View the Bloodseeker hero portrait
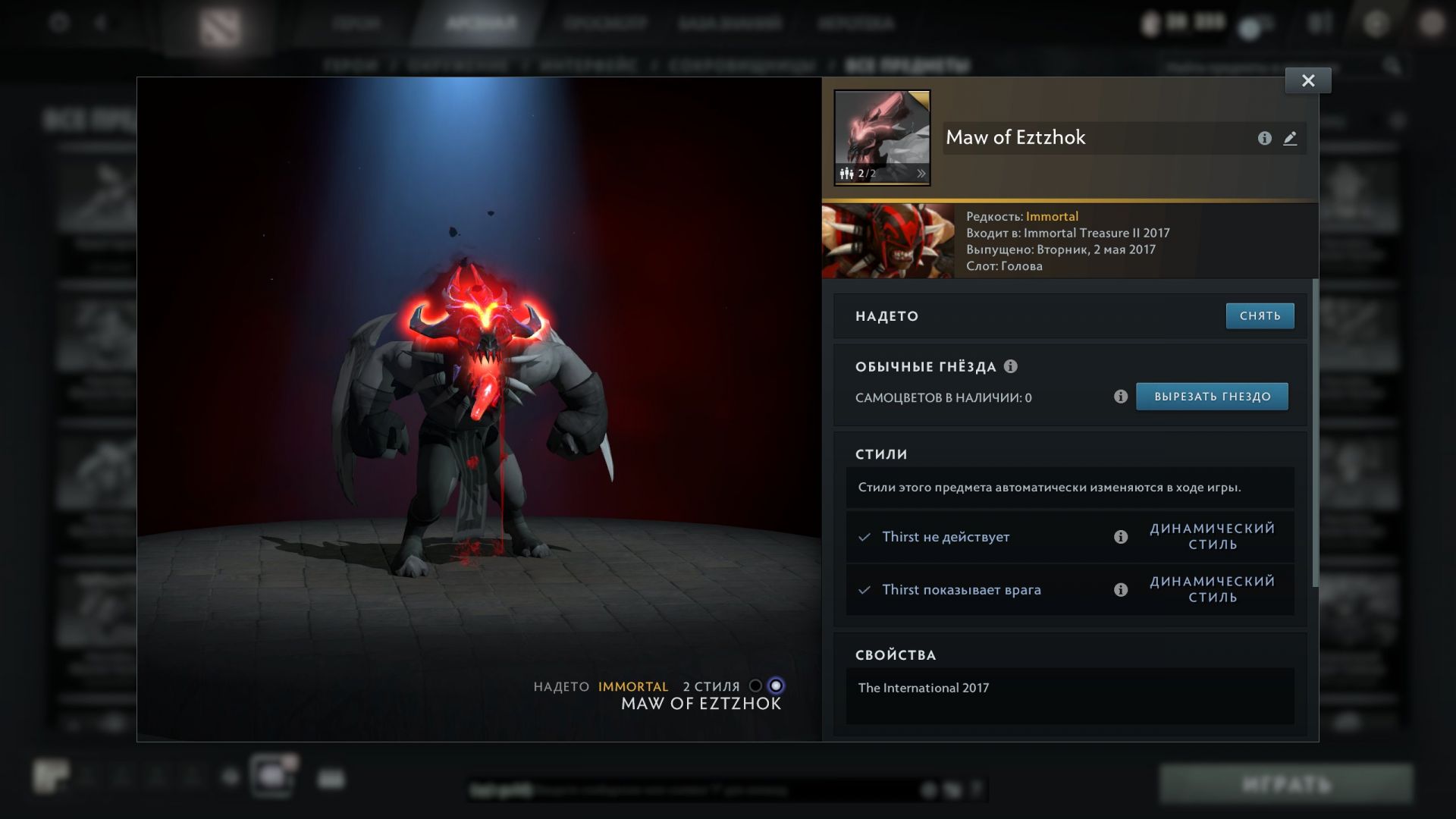The height and width of the screenshot is (819, 1456). point(888,240)
